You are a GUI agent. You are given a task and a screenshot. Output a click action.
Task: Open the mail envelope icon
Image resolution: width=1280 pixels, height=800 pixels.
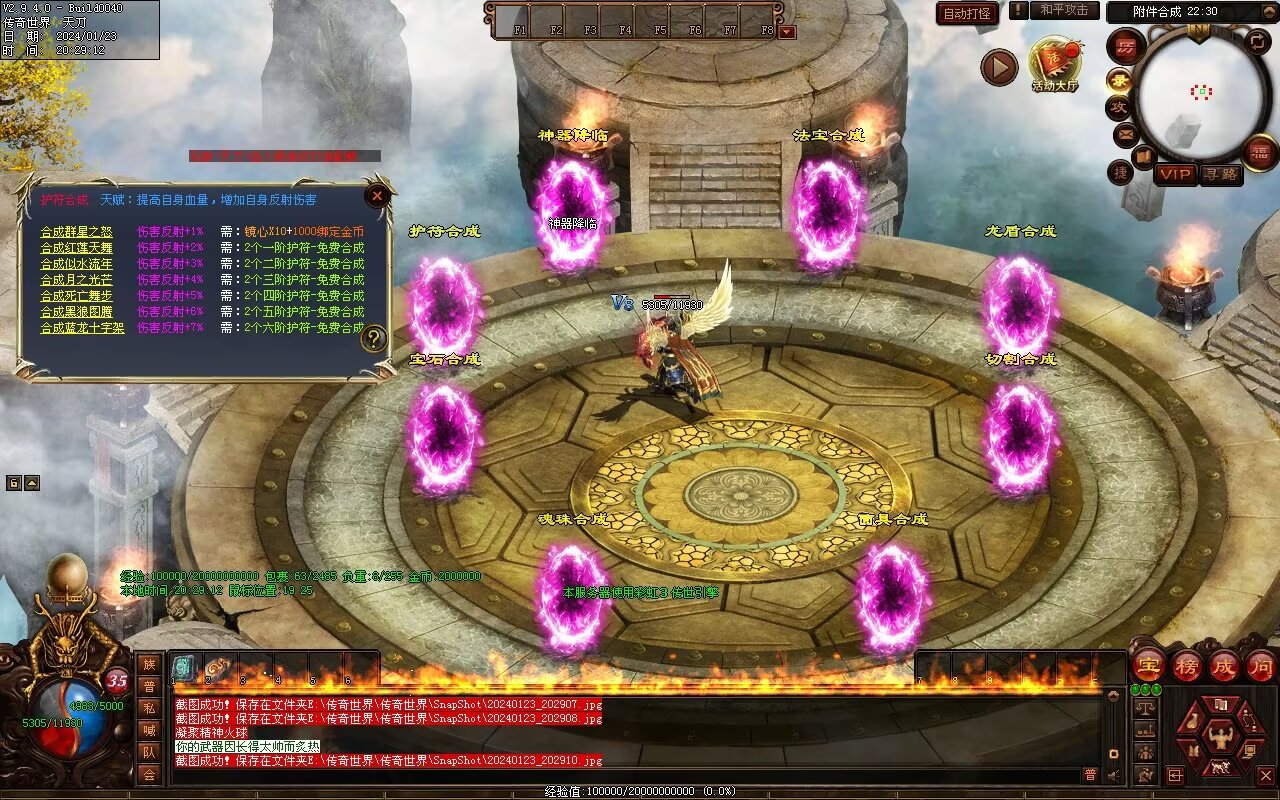tap(1126, 133)
